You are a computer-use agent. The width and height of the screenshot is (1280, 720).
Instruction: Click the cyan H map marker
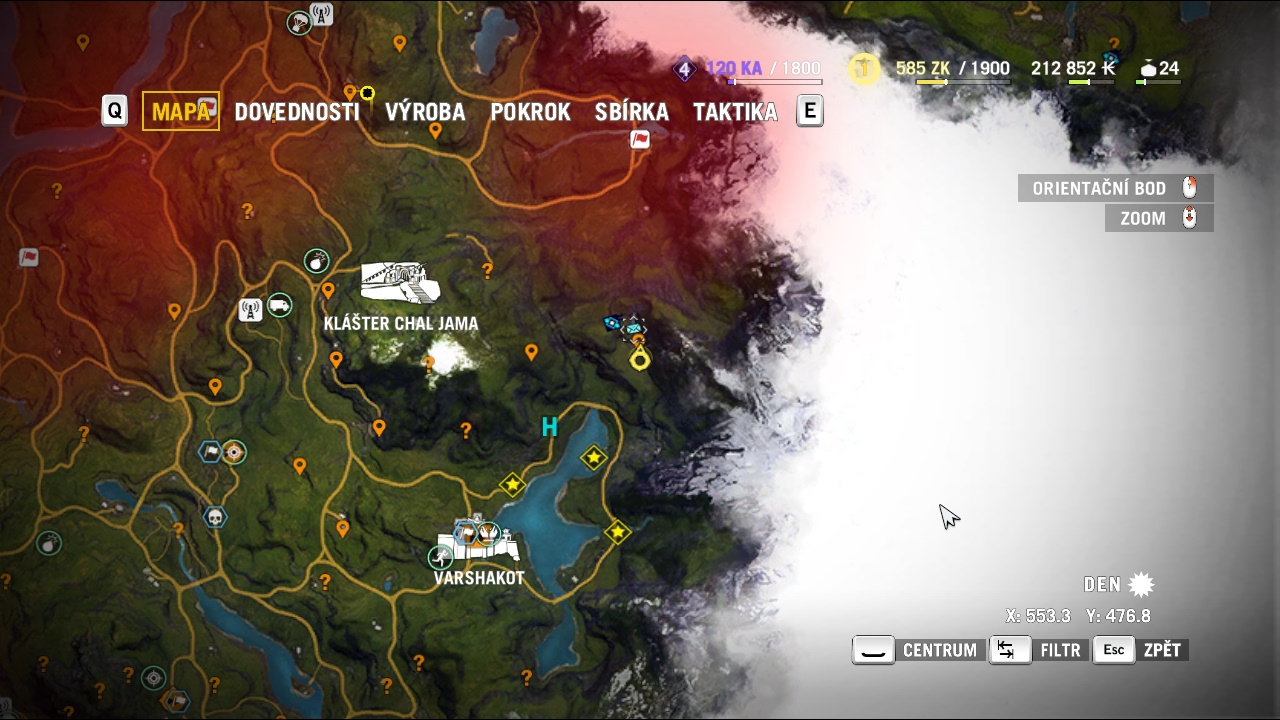tap(549, 428)
